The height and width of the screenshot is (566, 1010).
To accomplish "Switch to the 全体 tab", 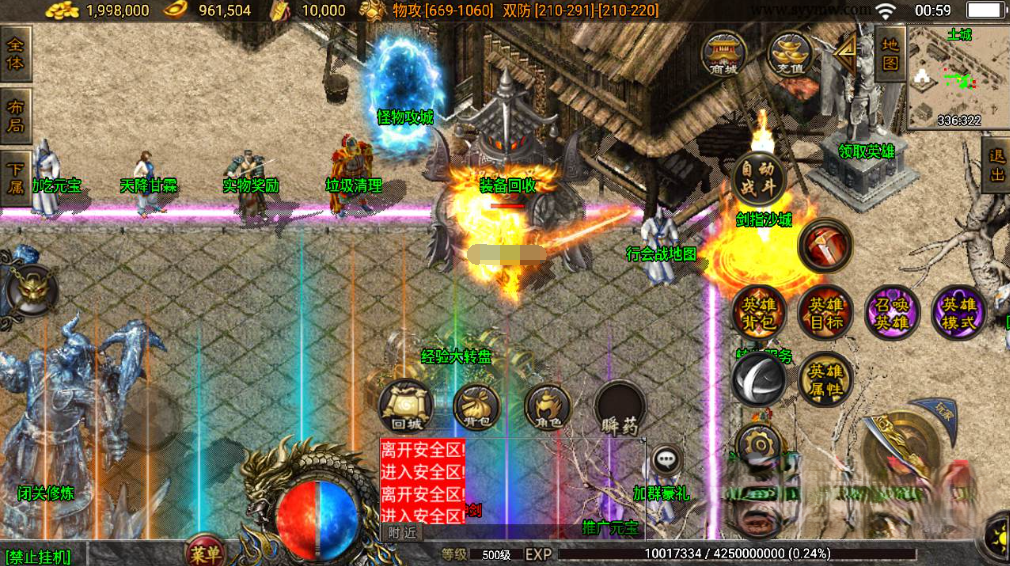I will pyautogui.click(x=16, y=54).
